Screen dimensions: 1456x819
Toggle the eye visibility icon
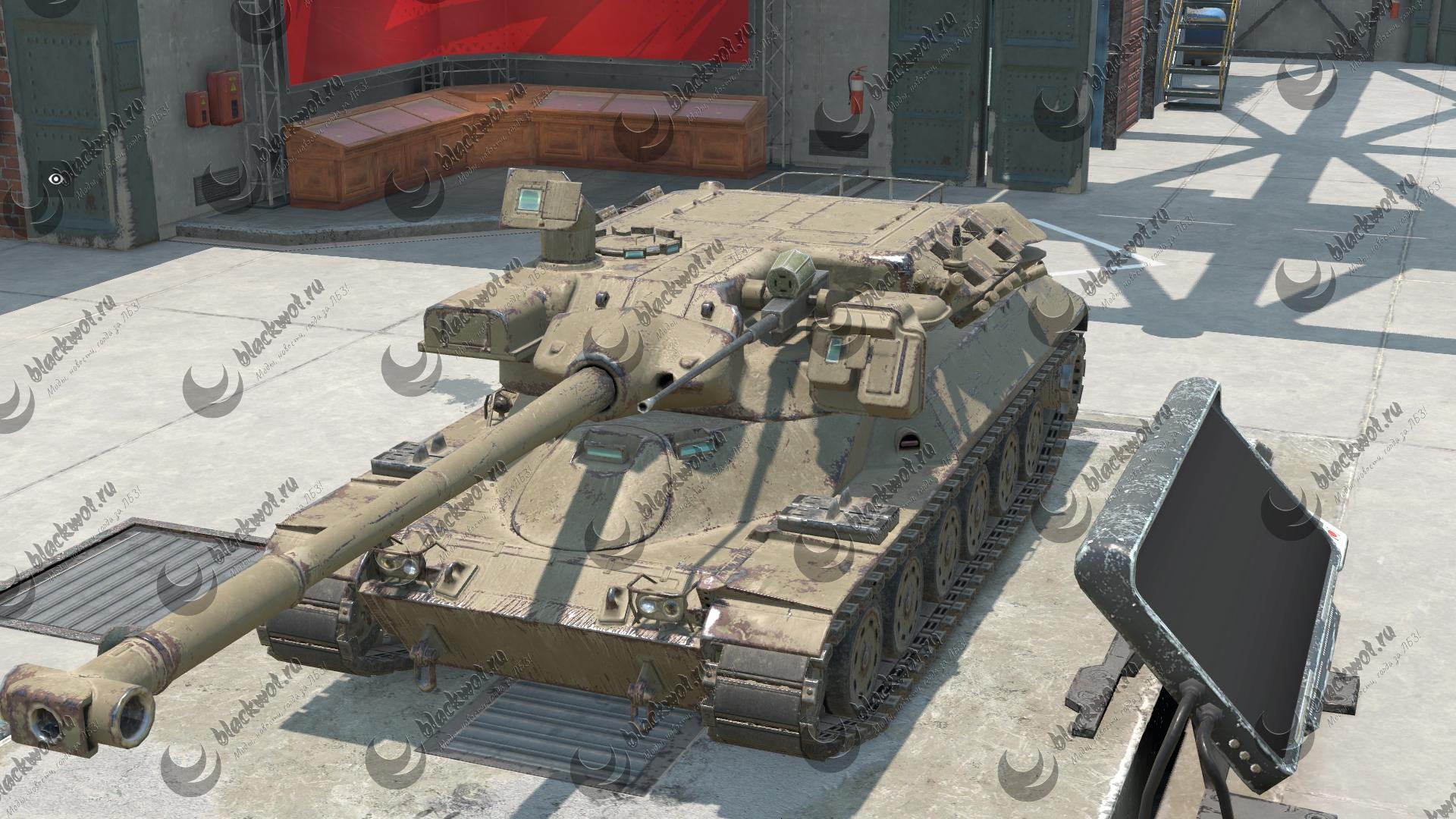[x=55, y=179]
